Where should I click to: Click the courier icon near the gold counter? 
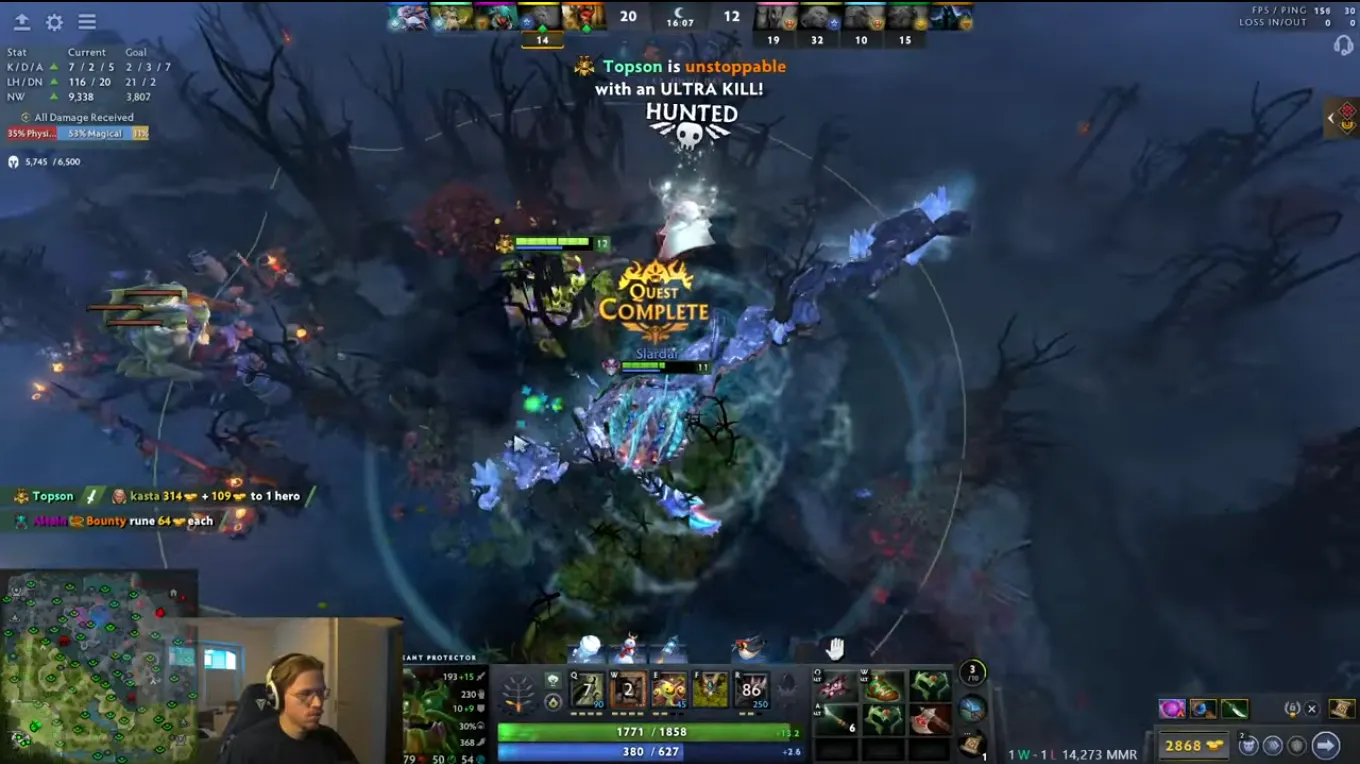tap(1248, 744)
